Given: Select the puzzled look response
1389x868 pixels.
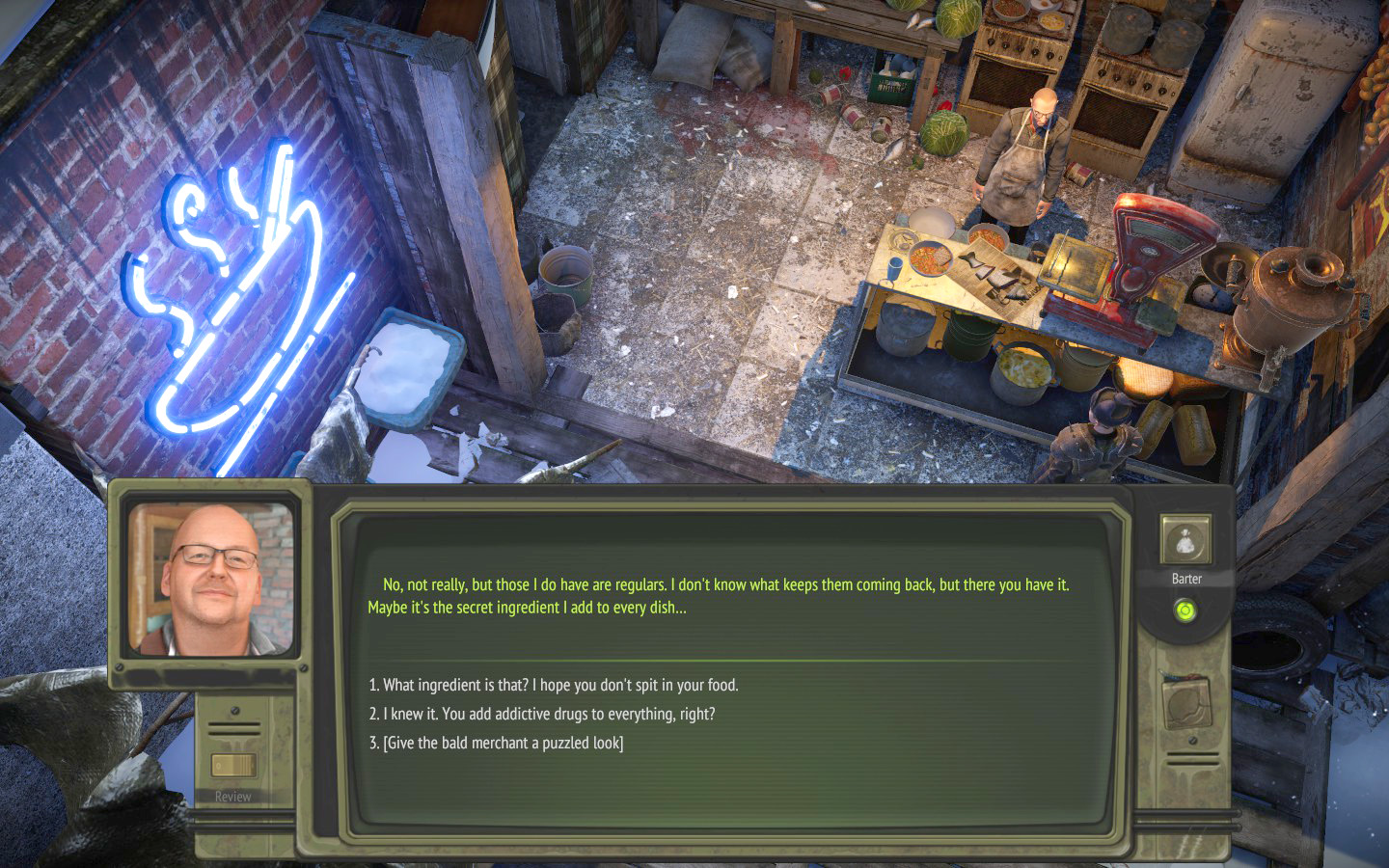Looking at the screenshot, I should (496, 743).
